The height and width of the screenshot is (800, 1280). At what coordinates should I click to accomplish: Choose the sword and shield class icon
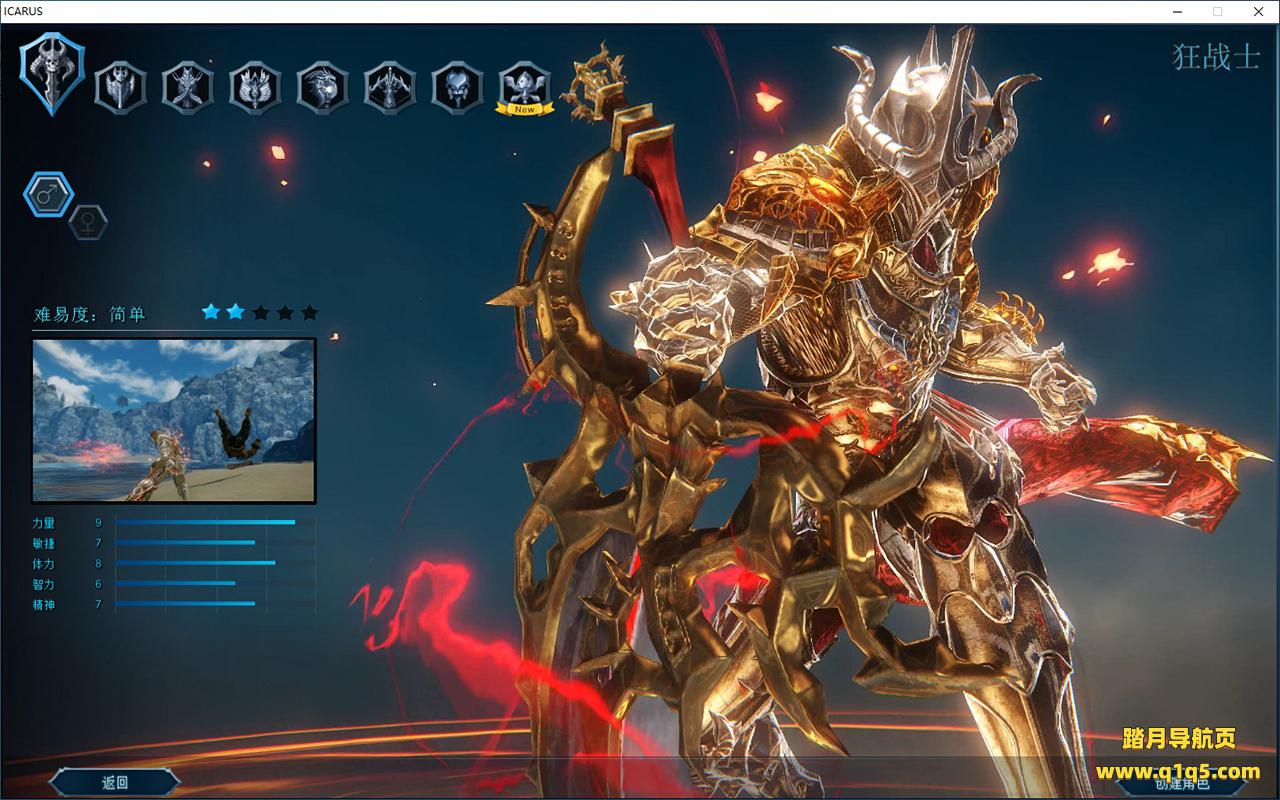(x=120, y=87)
